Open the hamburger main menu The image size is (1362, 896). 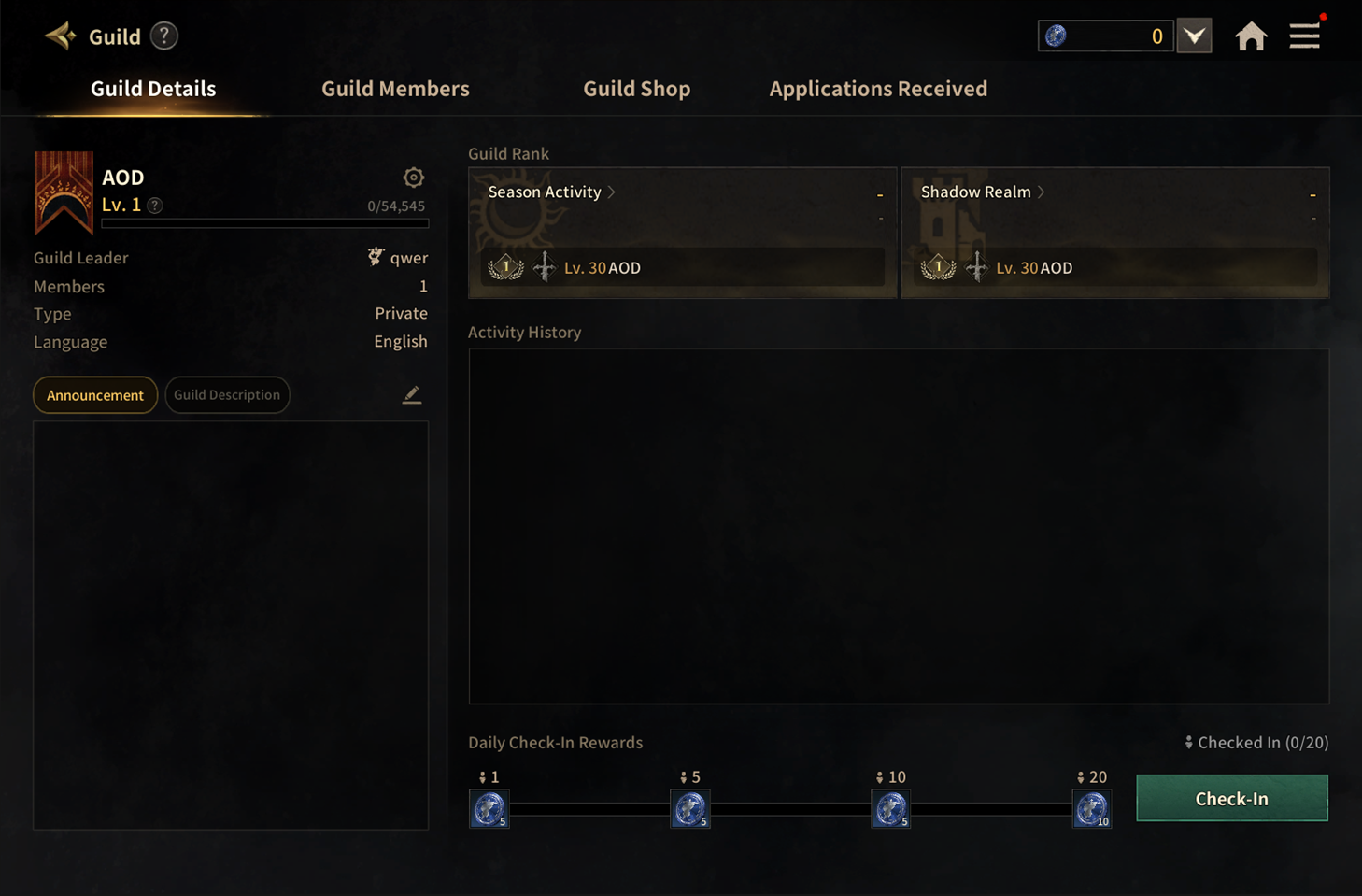1304,36
